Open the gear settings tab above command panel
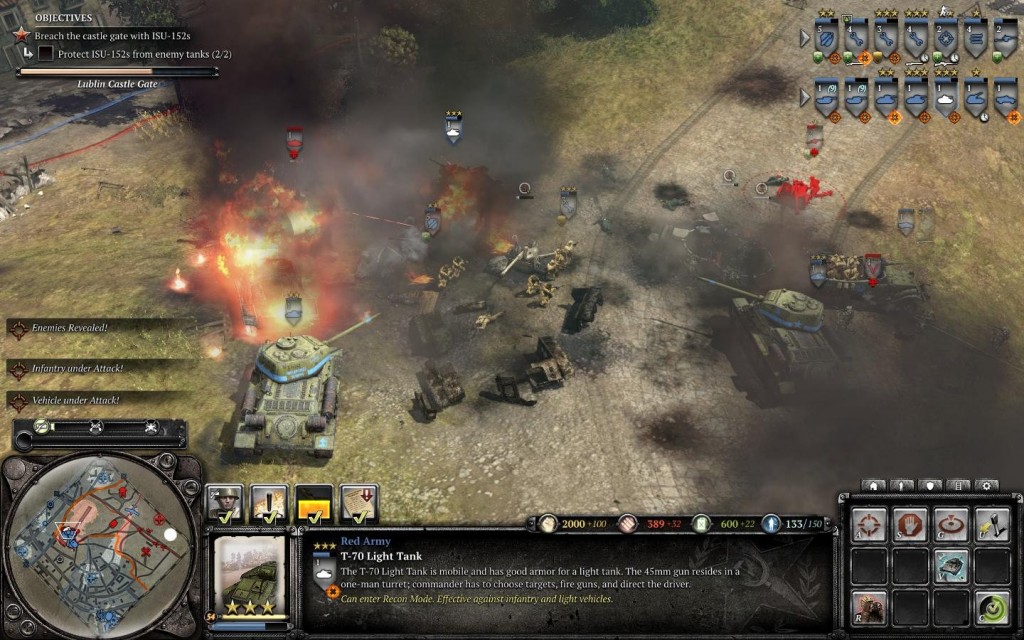1024x640 pixels. 985,486
